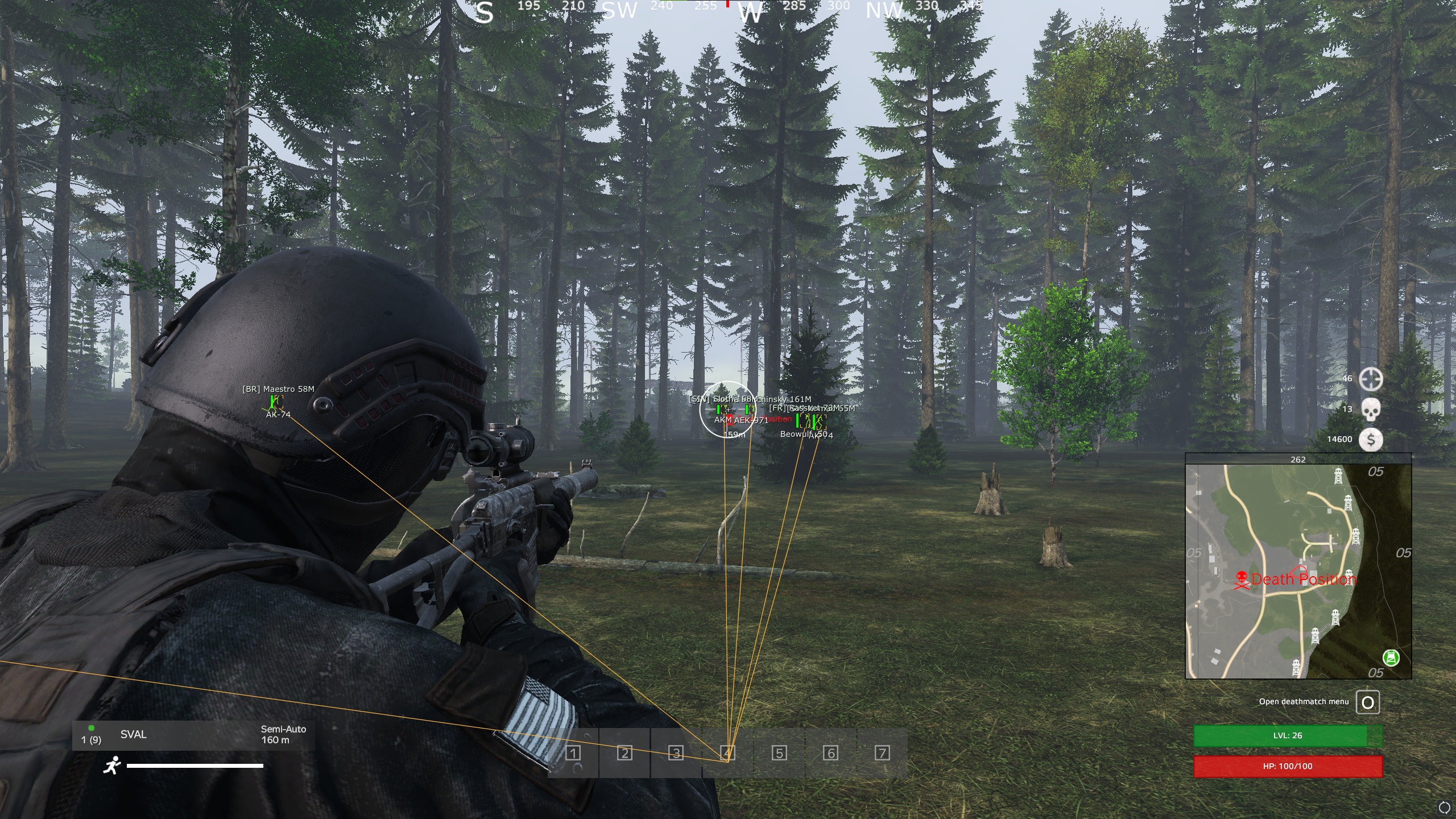The image size is (1456, 819).
Task: Toggle the Semi-Auto fire mode indicator
Action: click(x=283, y=729)
